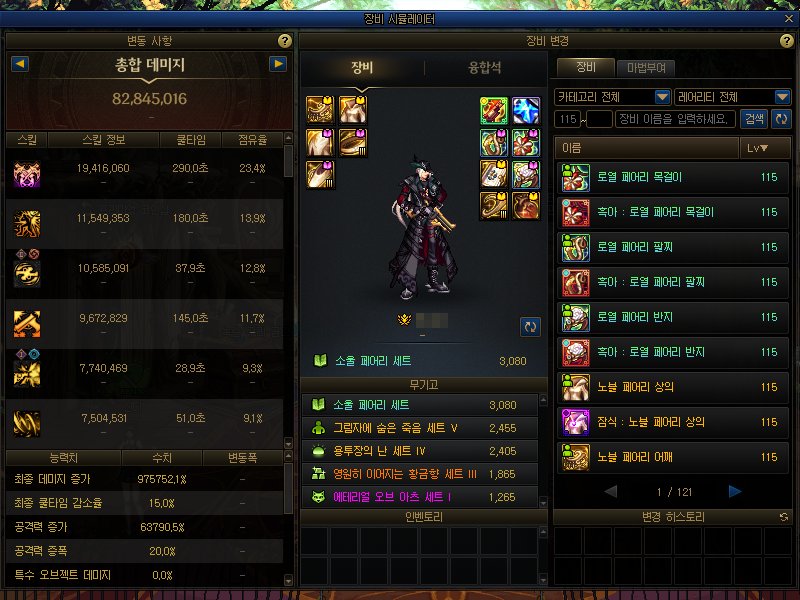
Task: Select 에테리얼 오브 아츠 세트 I
Action: (424, 496)
